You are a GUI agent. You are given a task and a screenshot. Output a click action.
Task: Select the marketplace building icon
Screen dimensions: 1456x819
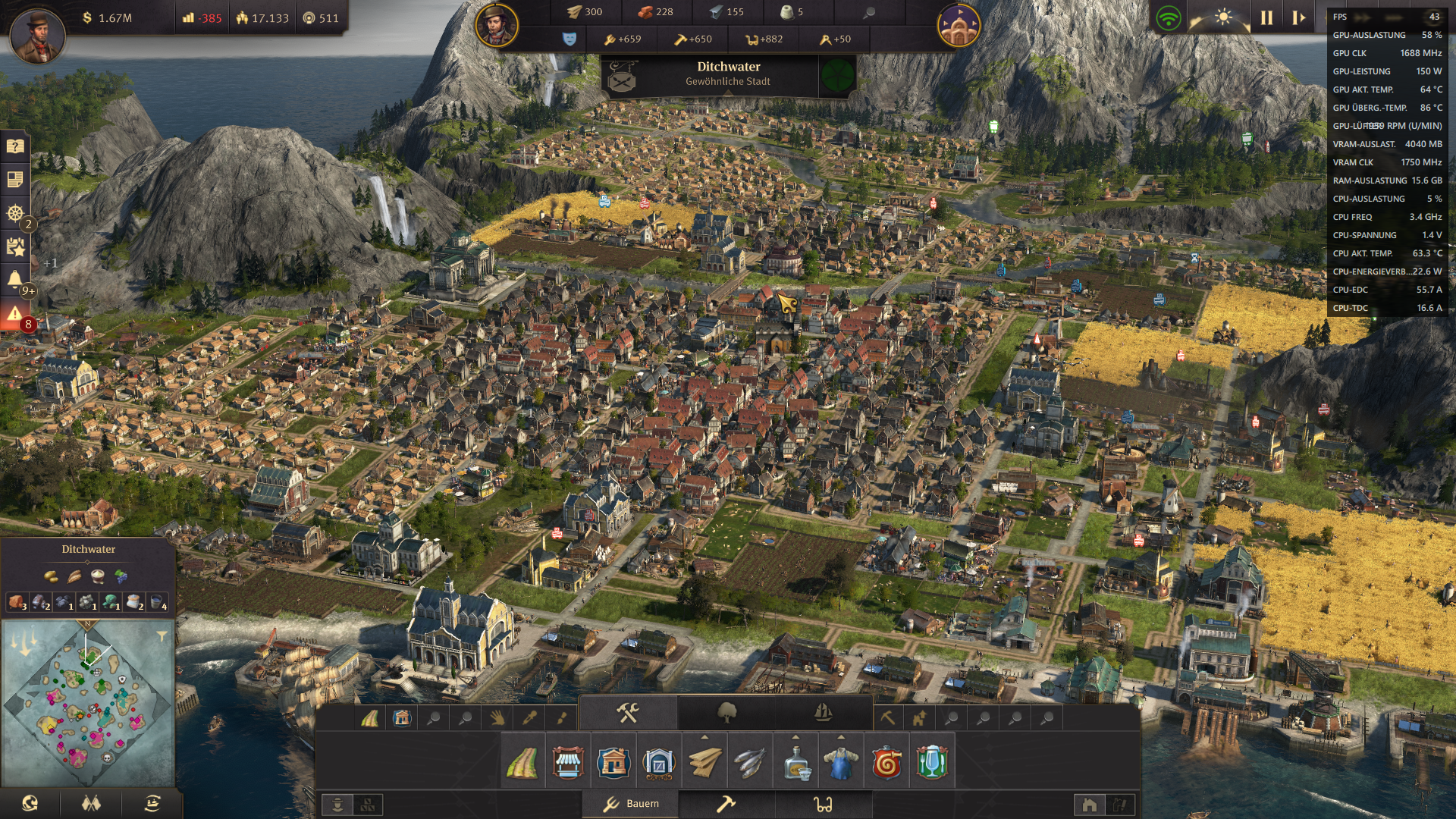click(567, 762)
